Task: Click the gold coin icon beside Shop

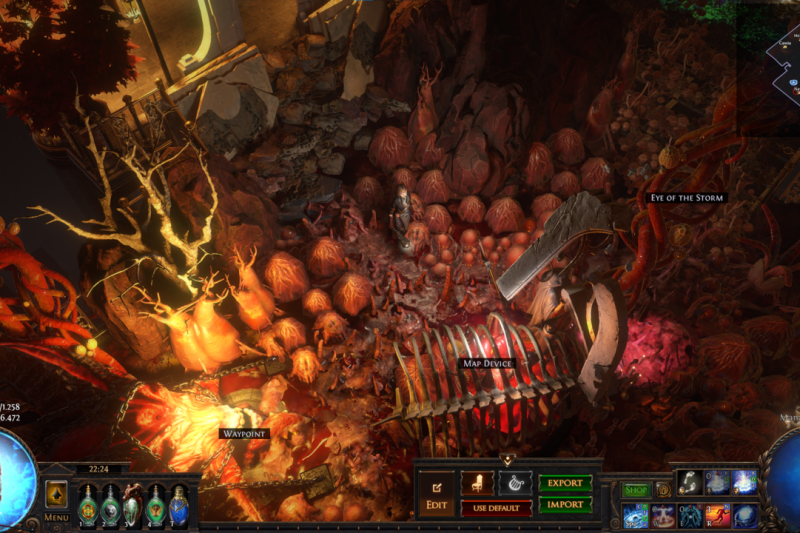Action: [662, 490]
